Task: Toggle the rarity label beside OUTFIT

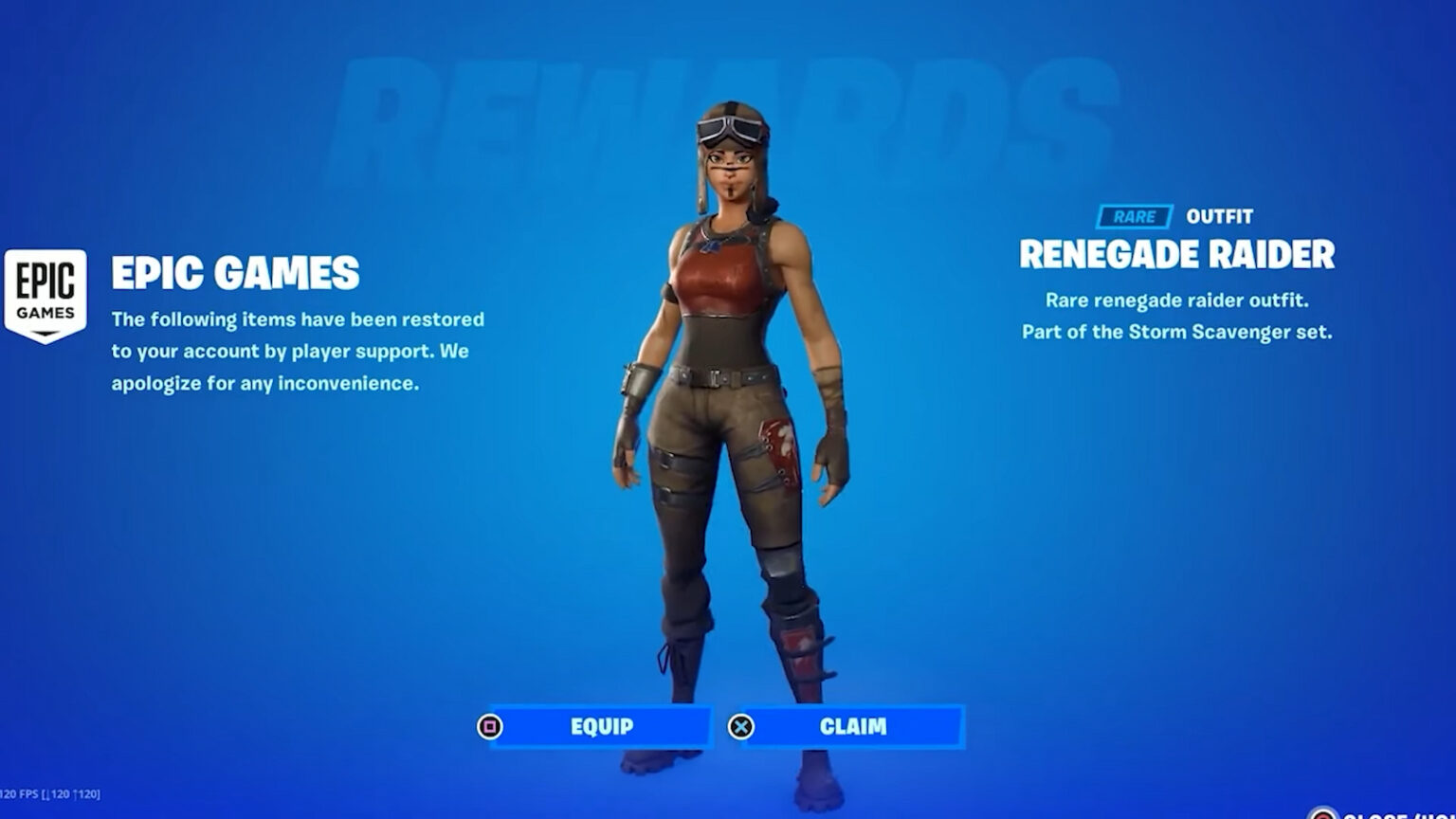Action: tap(1134, 216)
